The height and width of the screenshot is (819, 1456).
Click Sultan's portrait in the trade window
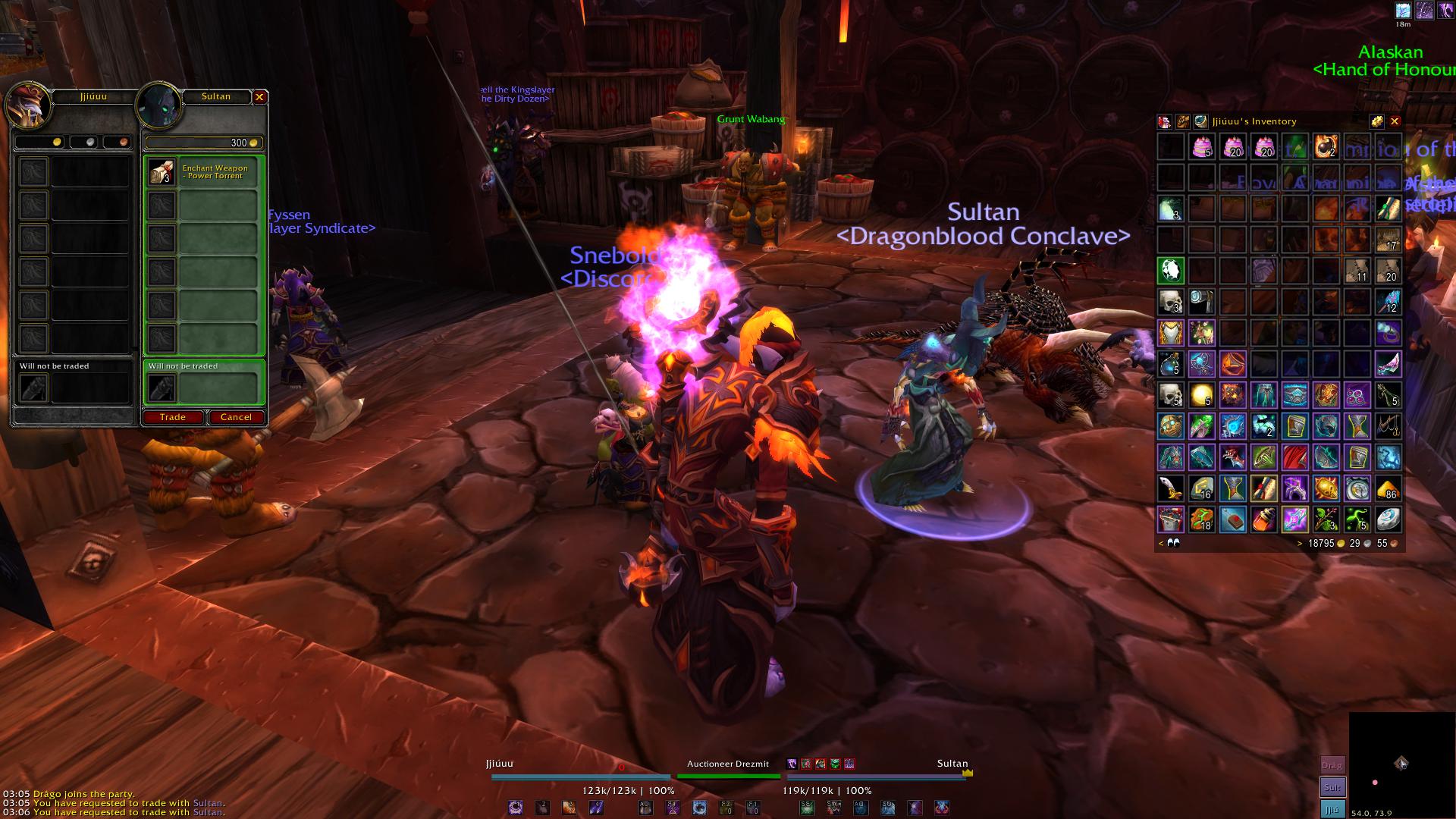coord(158,107)
